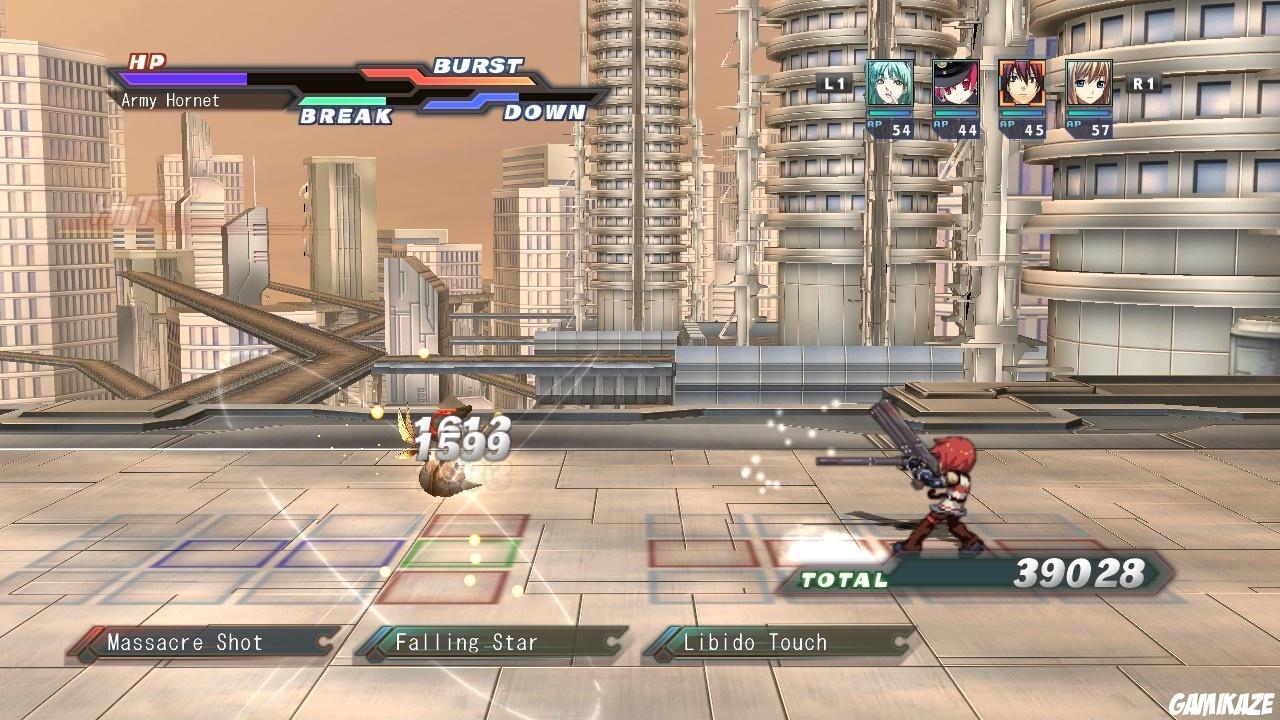Click the AP 54 counter under the first portrait
The height and width of the screenshot is (720, 1280).
(x=886, y=128)
